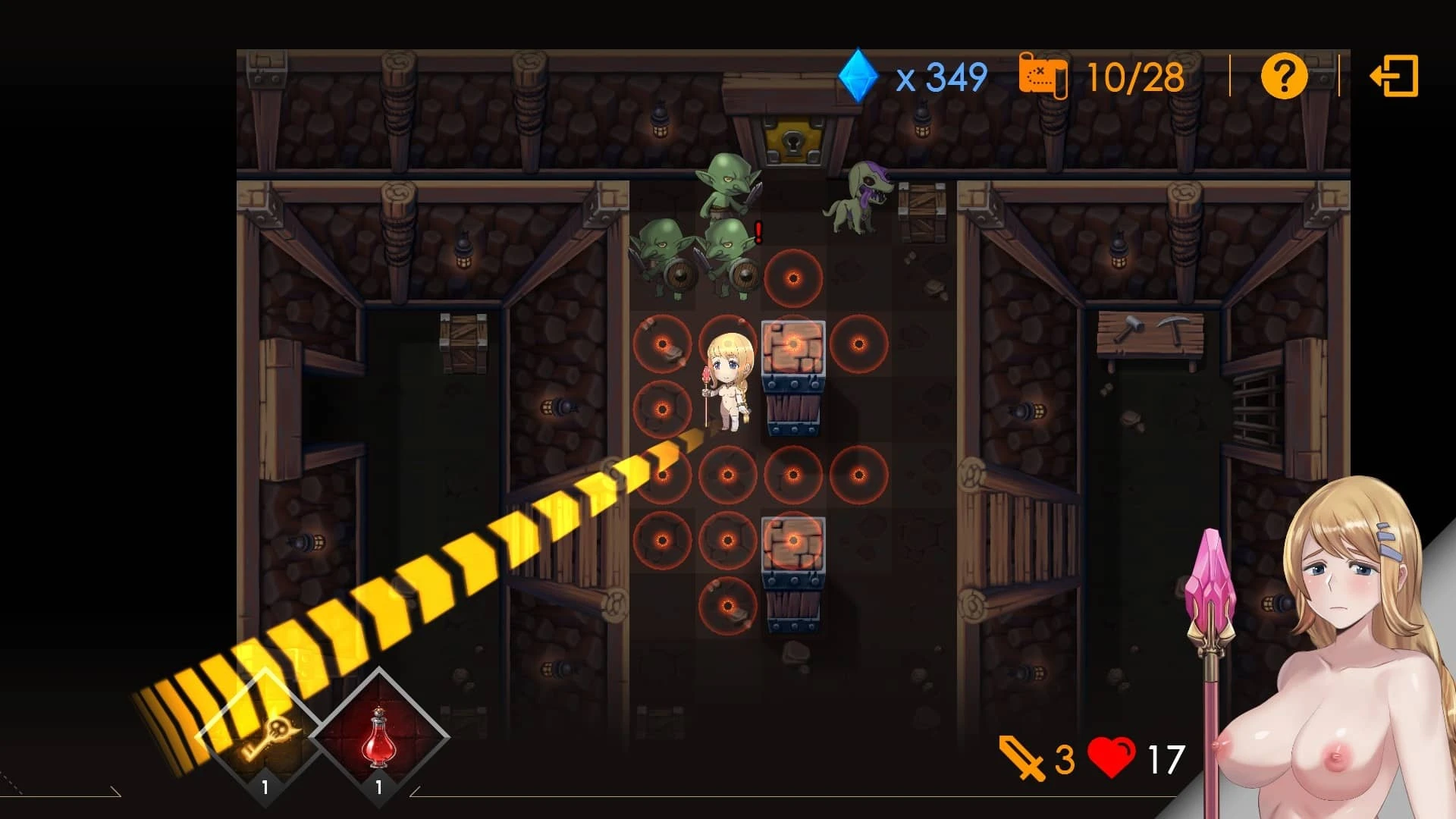The height and width of the screenshot is (819, 1456).
Task: Click the exit level icon
Action: (1394, 76)
